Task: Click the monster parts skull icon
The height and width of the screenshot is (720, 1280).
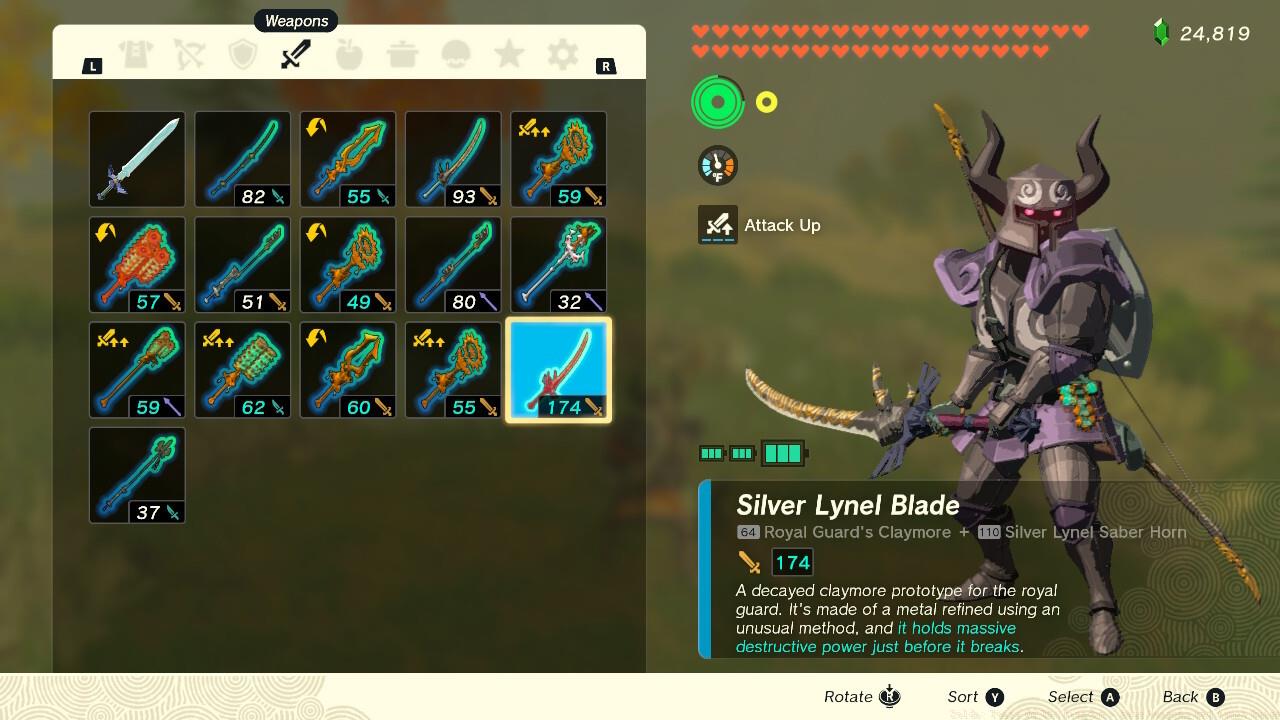Action: [455, 55]
